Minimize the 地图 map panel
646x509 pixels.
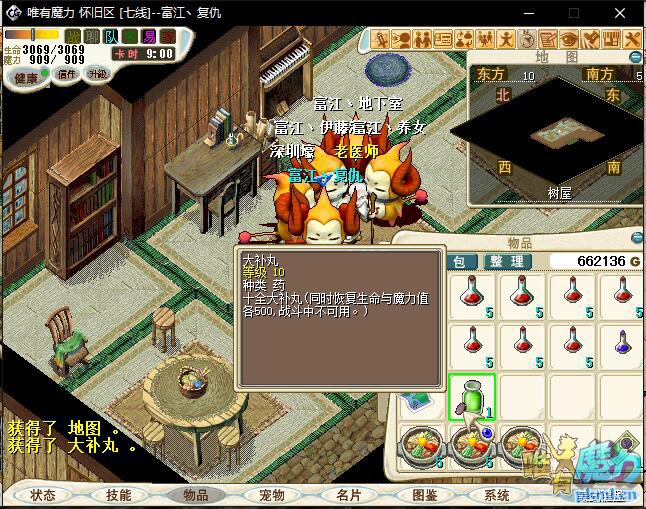[637, 58]
